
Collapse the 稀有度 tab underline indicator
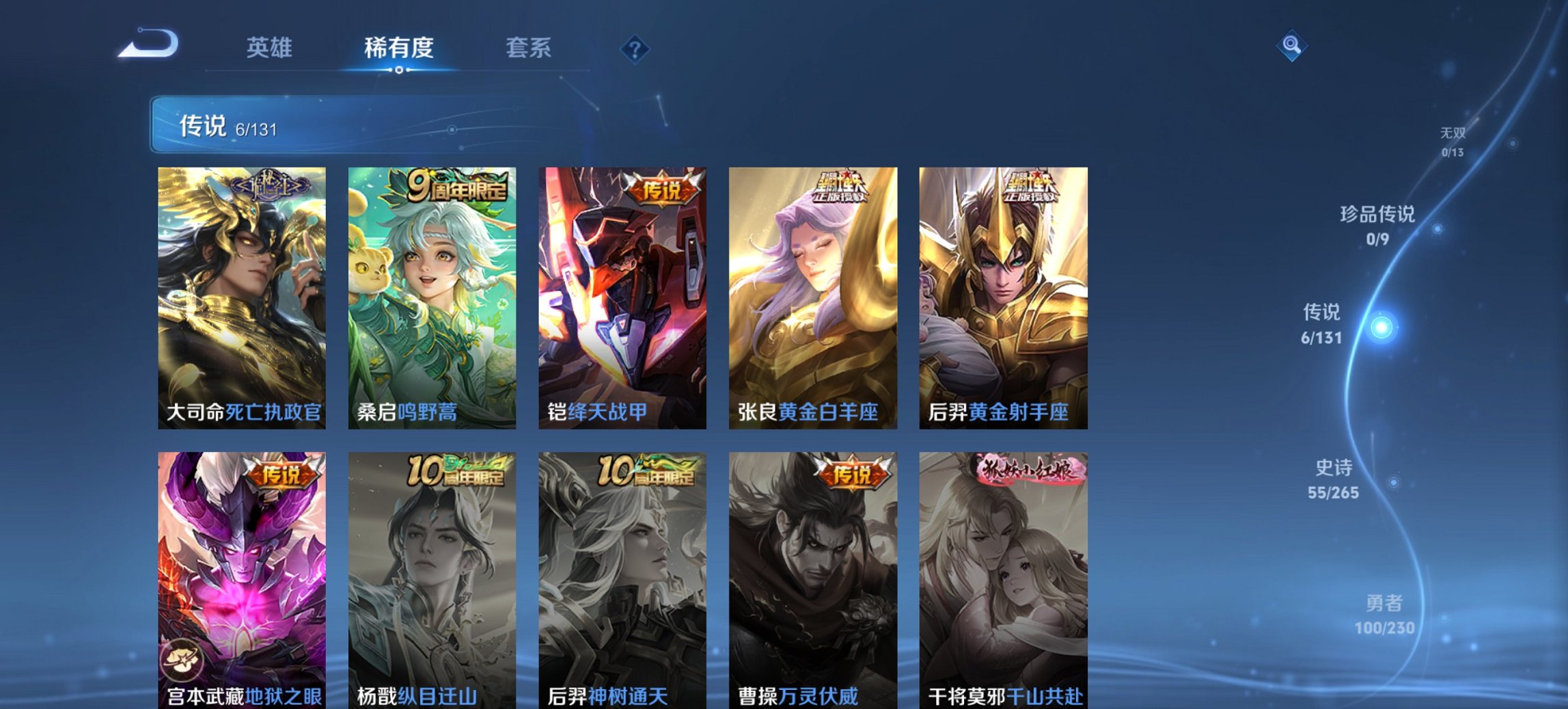pyautogui.click(x=400, y=70)
